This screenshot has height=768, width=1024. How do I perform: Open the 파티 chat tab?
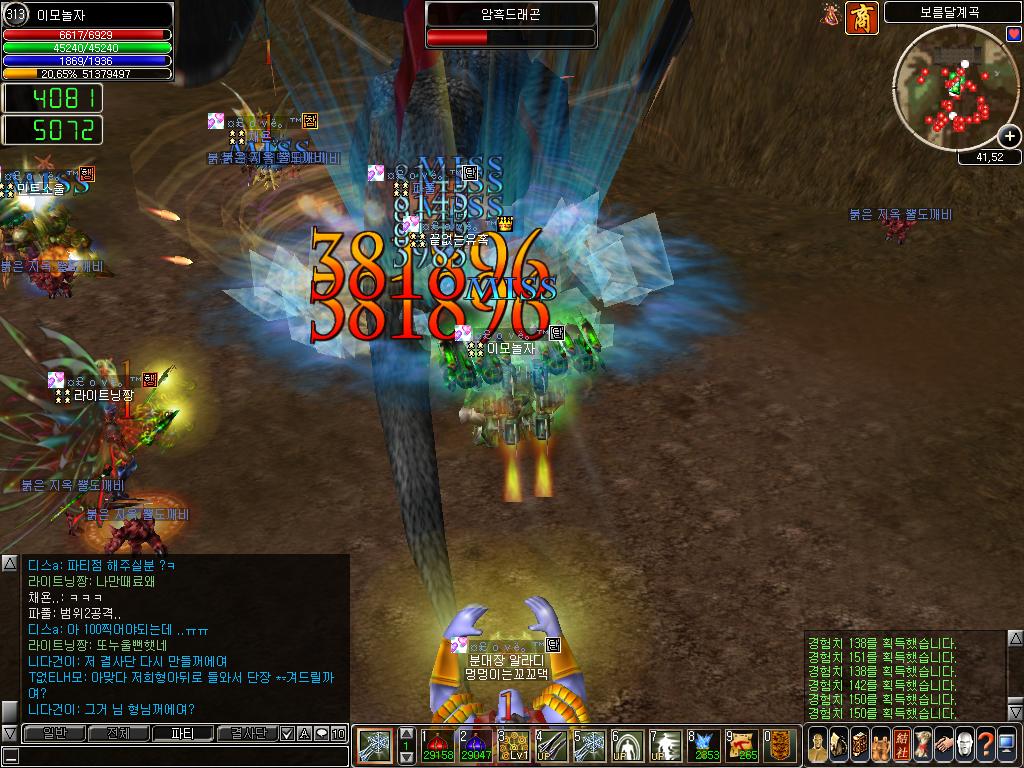(183, 733)
